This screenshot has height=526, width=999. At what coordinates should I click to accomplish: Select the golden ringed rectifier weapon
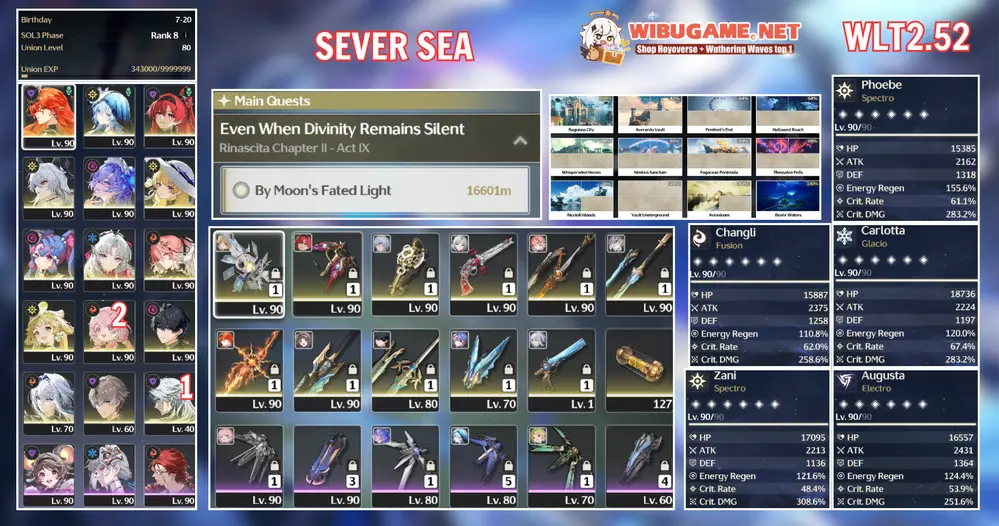point(405,274)
